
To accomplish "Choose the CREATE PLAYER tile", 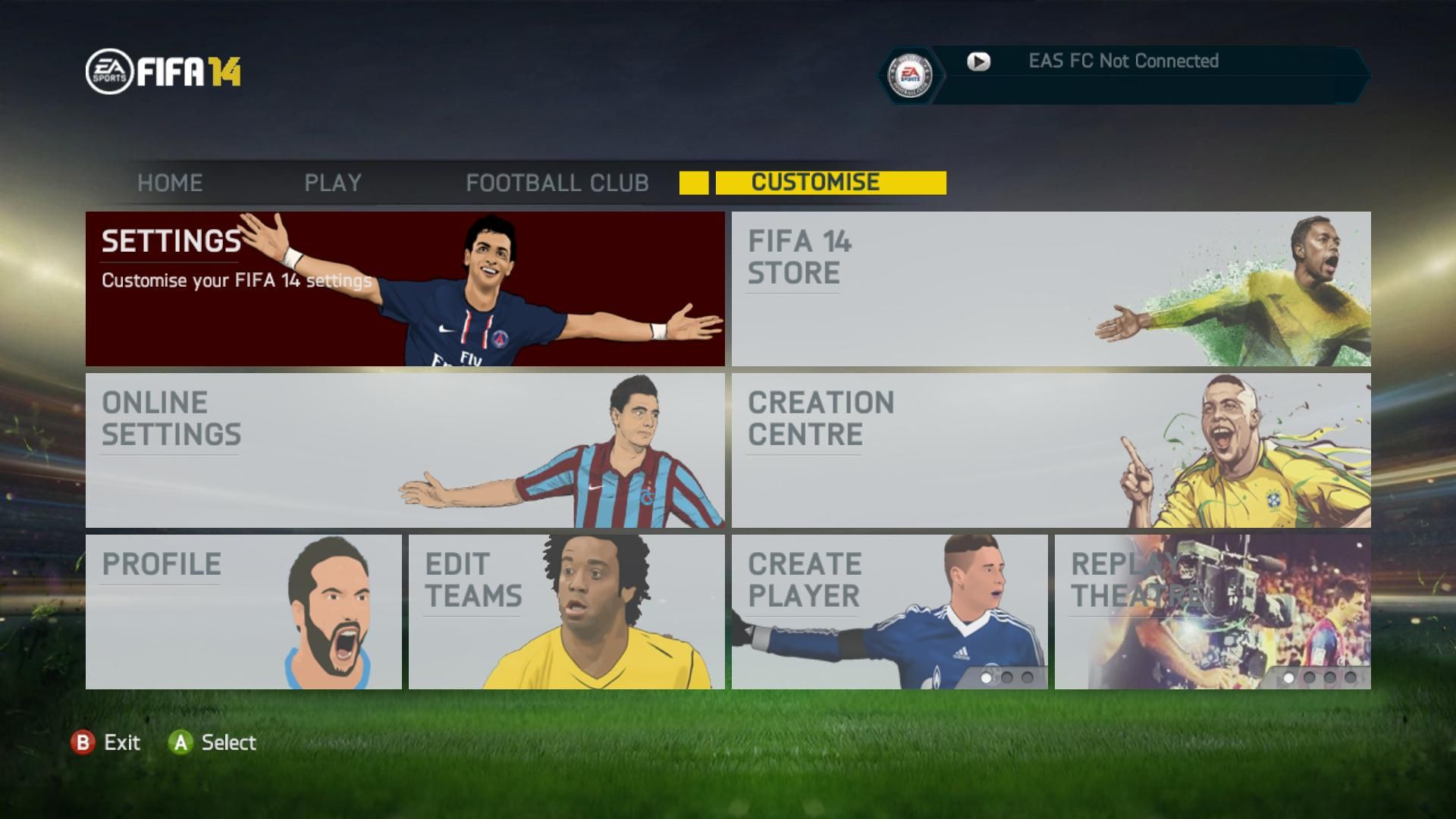I will coord(890,612).
